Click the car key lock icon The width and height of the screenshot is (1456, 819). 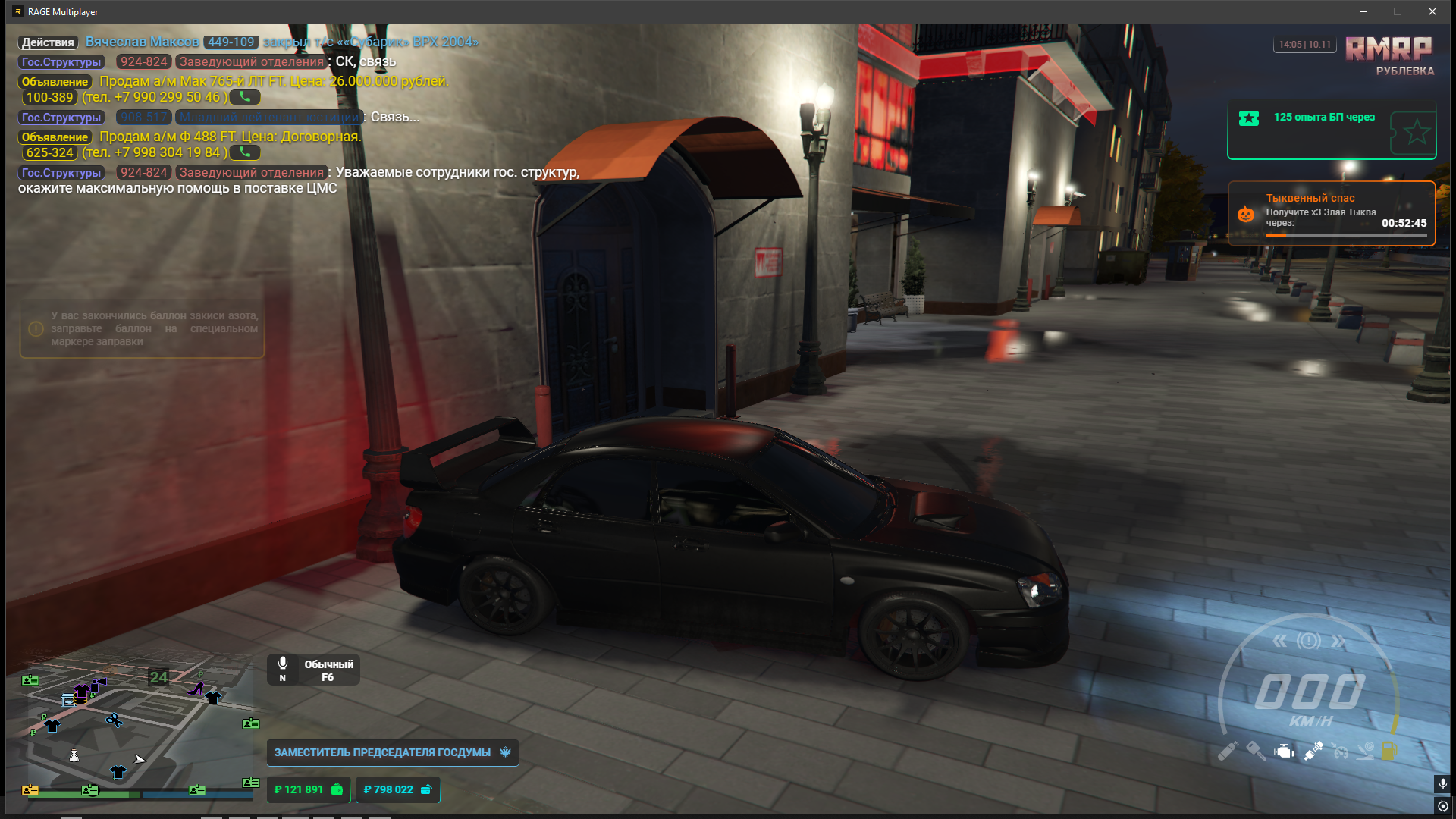click(x=1255, y=751)
